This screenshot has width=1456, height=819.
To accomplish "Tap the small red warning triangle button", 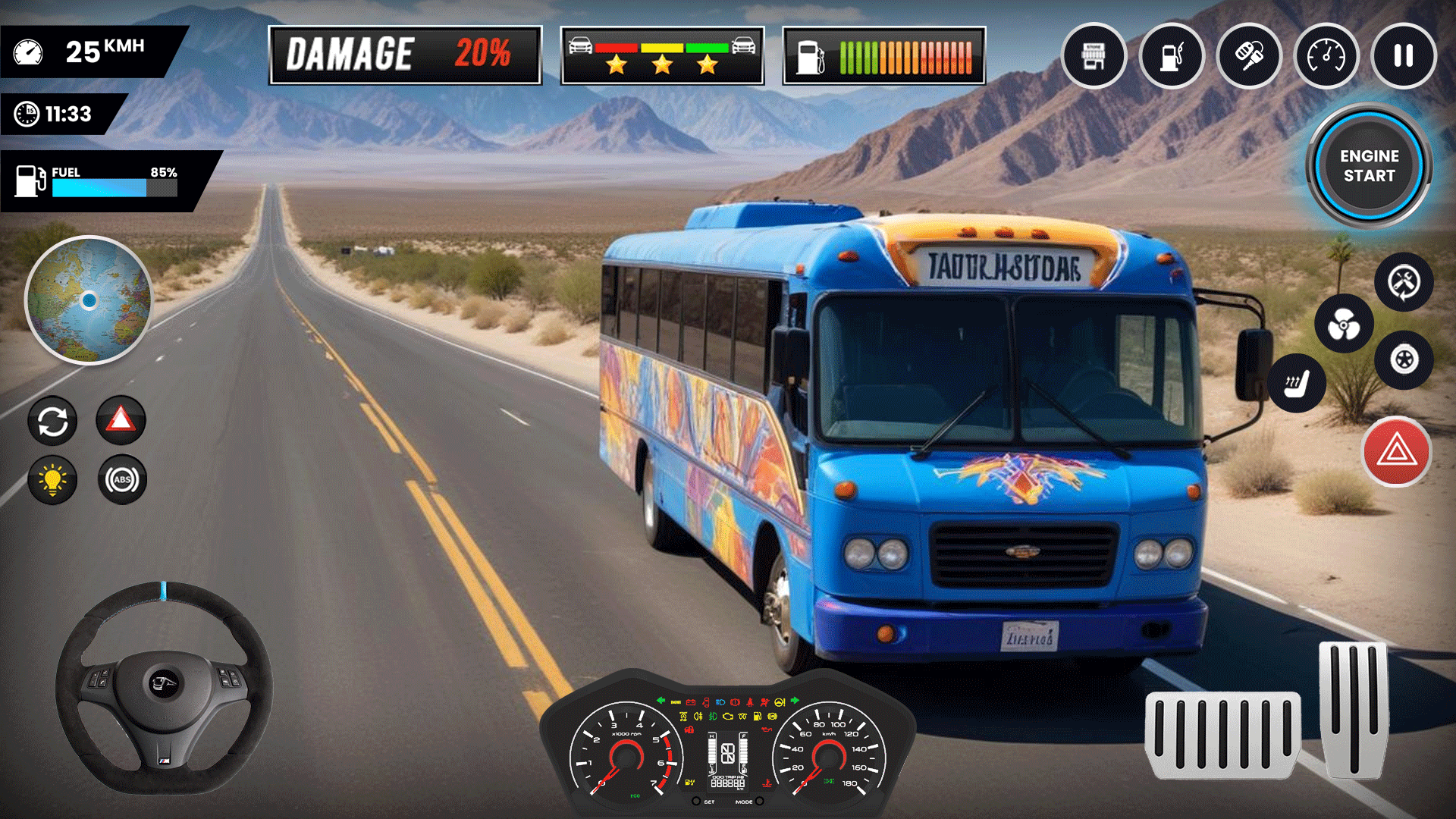I will point(121,419).
